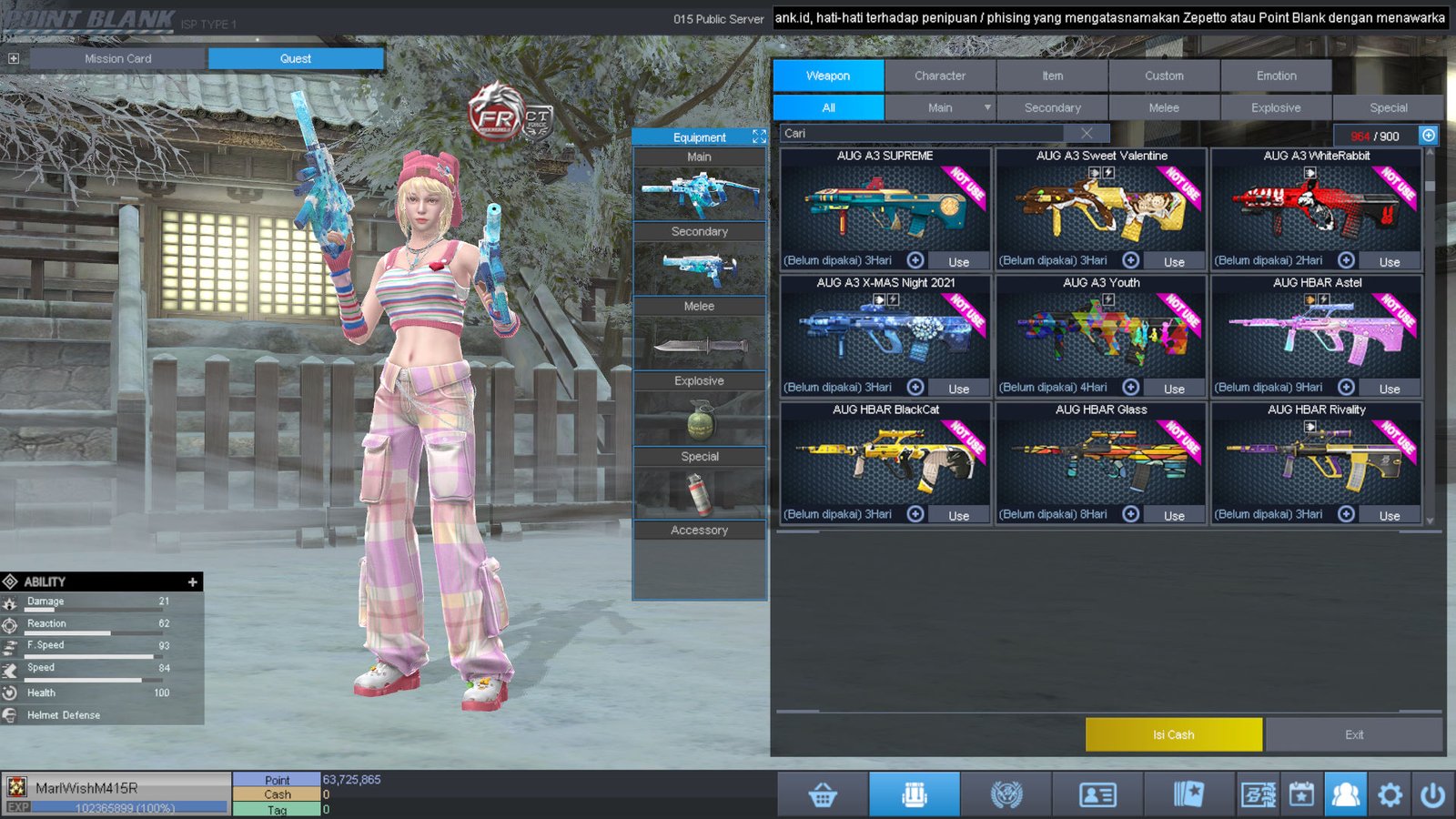Select the equipped Melee knife slot
Viewport: 1456px width, 819px height.
(699, 345)
